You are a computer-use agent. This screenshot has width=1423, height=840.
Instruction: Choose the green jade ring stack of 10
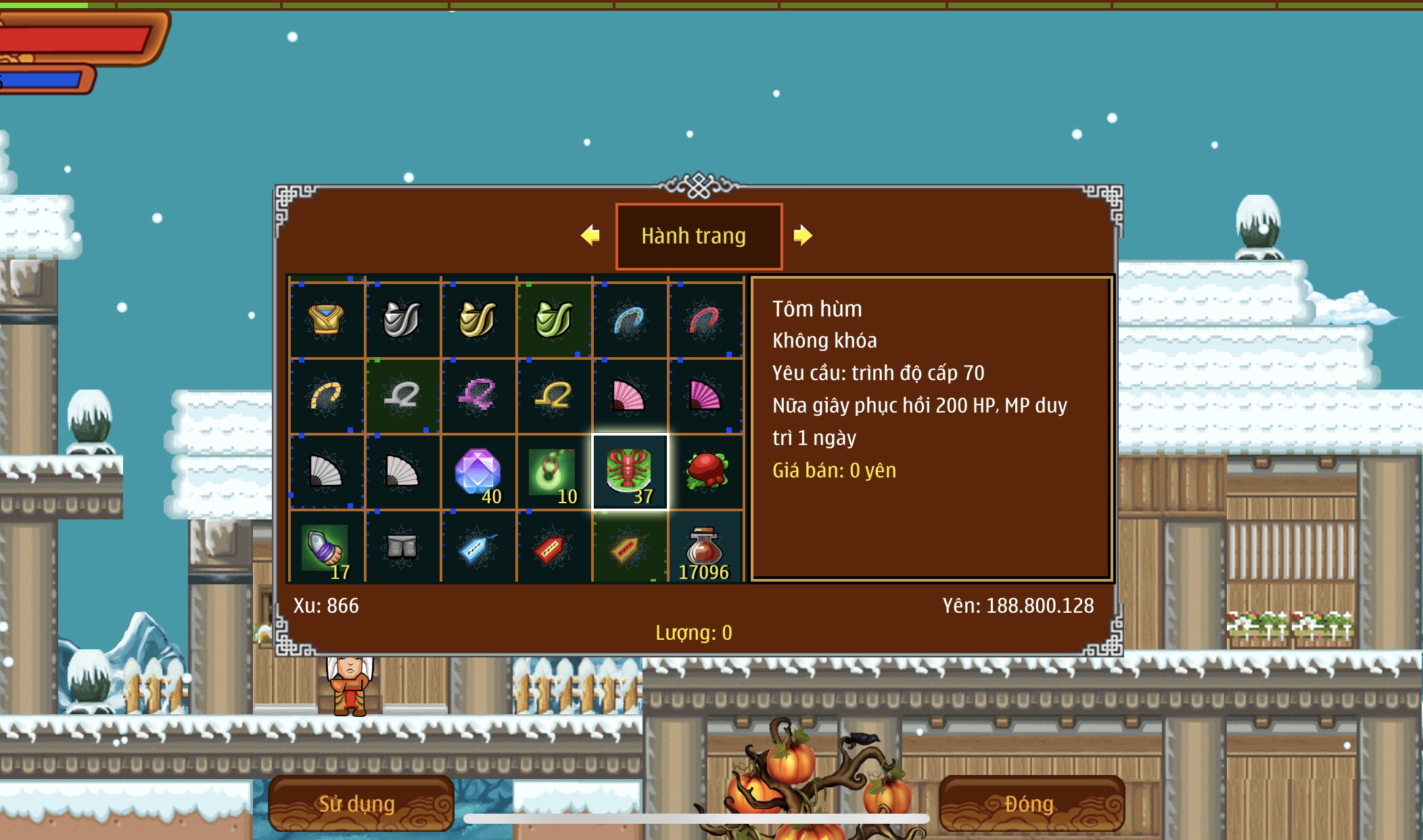[554, 471]
